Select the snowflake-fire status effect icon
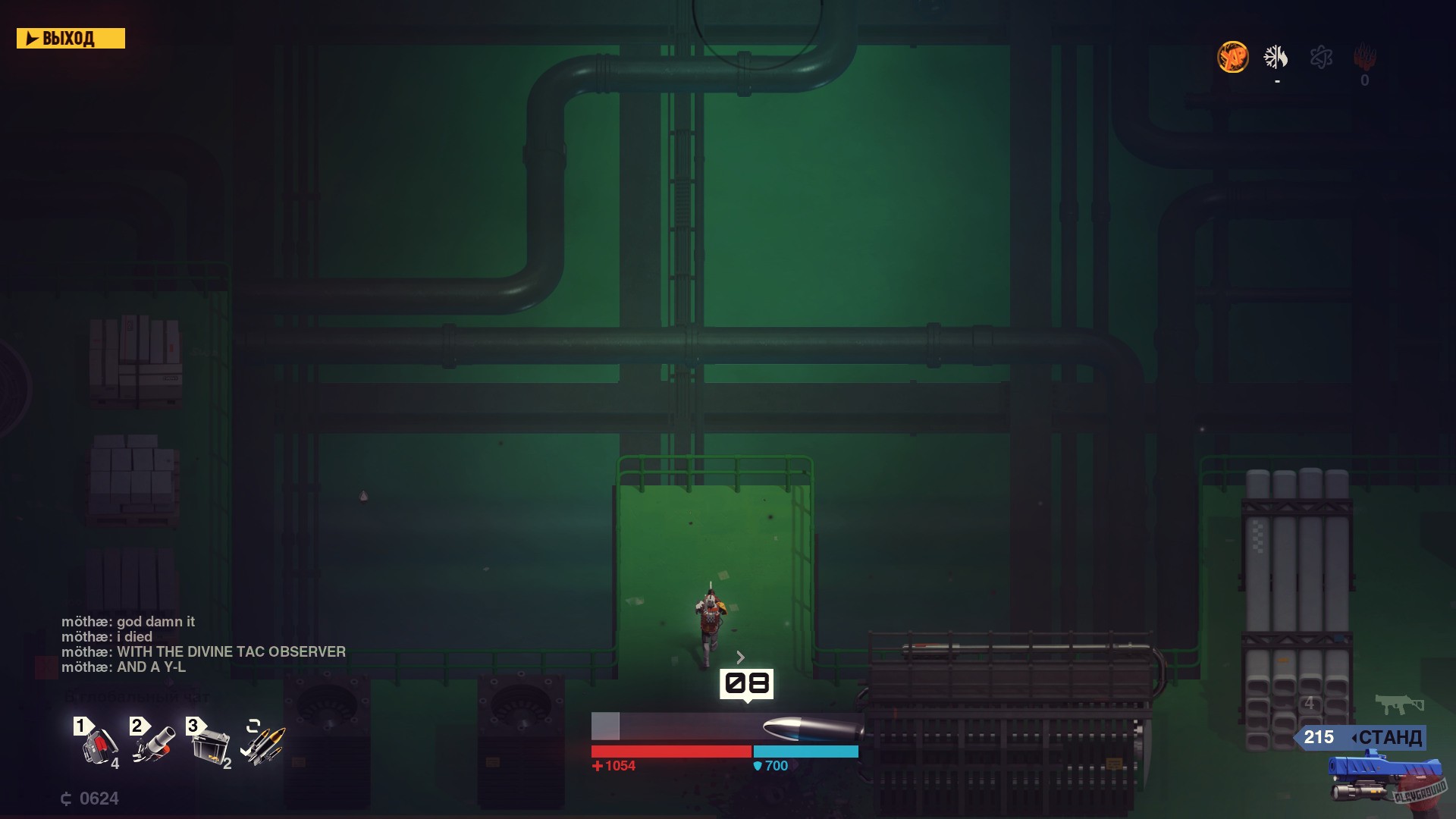 coord(1276,58)
